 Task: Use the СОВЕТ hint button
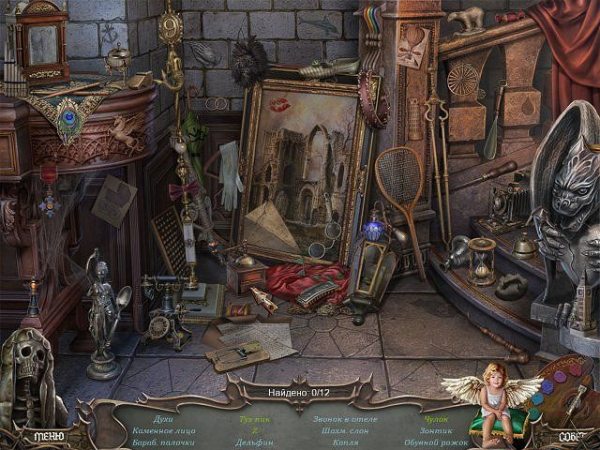point(570,436)
